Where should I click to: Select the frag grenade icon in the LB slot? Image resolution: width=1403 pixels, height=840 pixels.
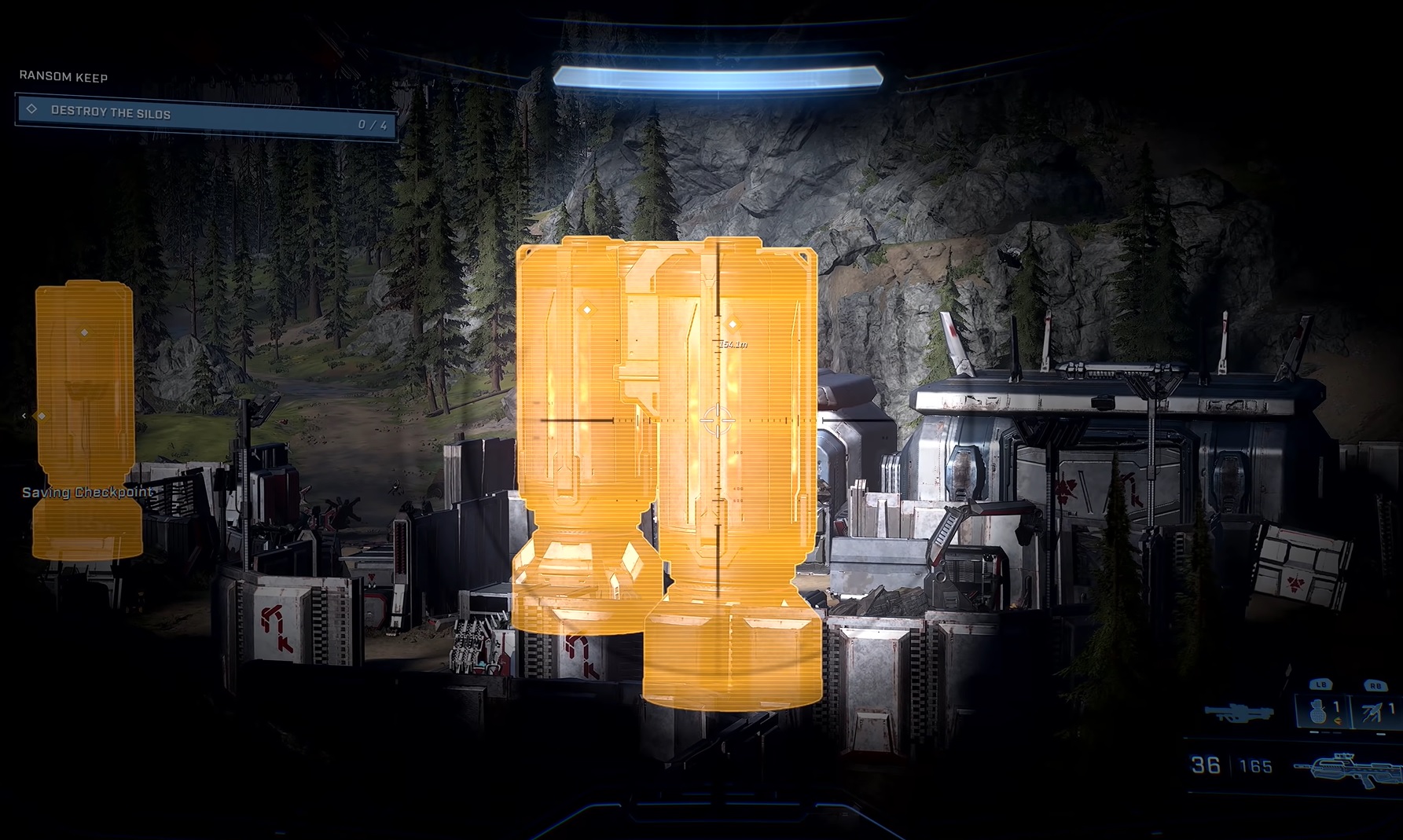tap(1319, 711)
